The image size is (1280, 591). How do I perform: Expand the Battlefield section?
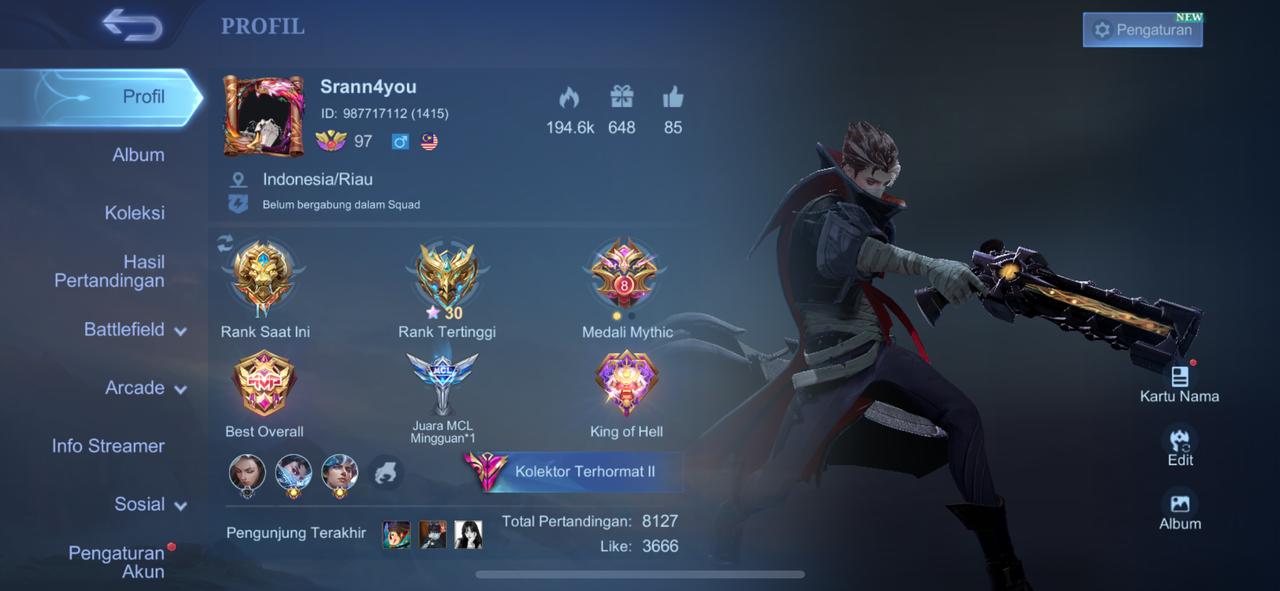(x=135, y=330)
